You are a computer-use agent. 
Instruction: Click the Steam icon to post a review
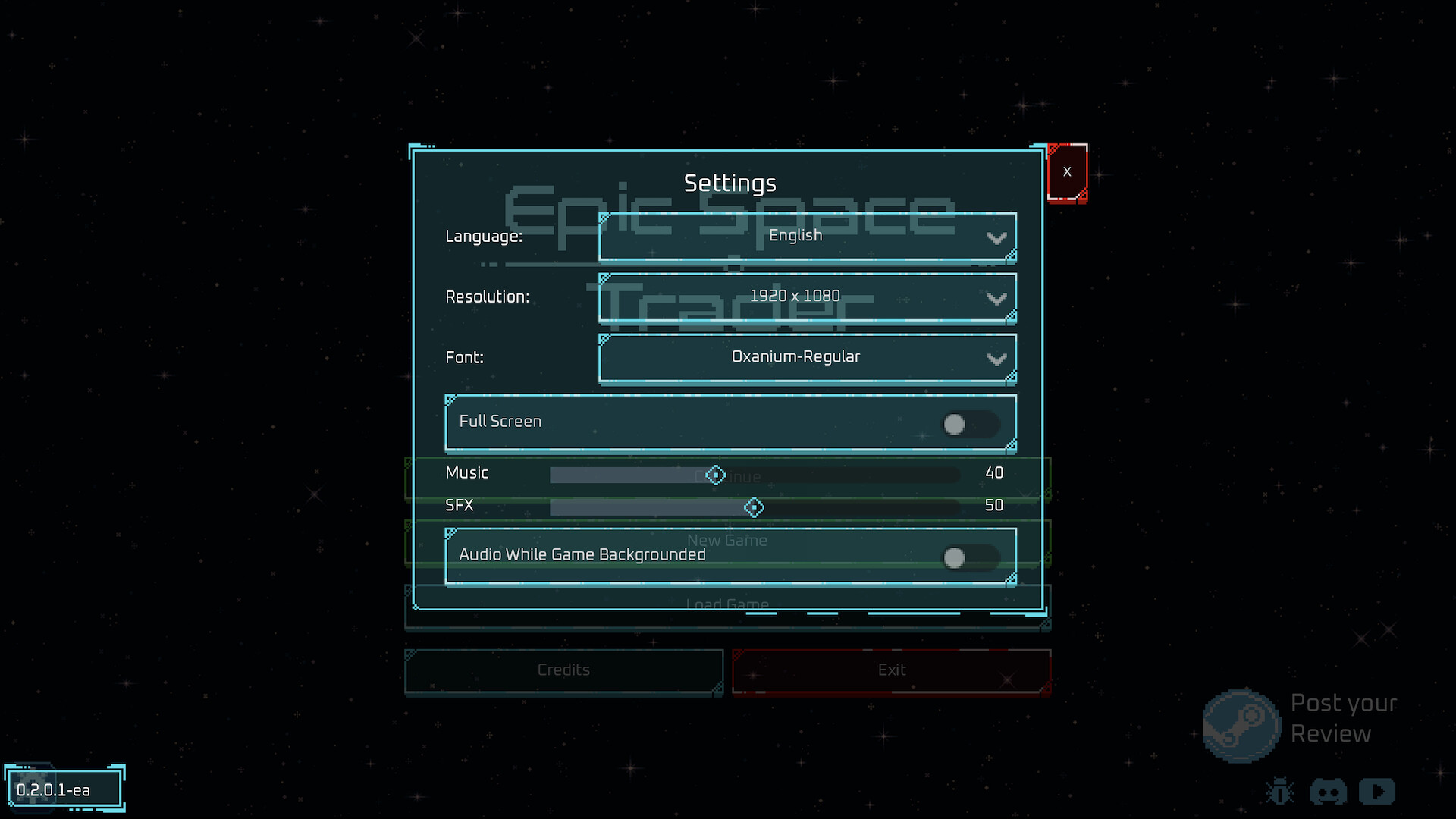tap(1243, 724)
